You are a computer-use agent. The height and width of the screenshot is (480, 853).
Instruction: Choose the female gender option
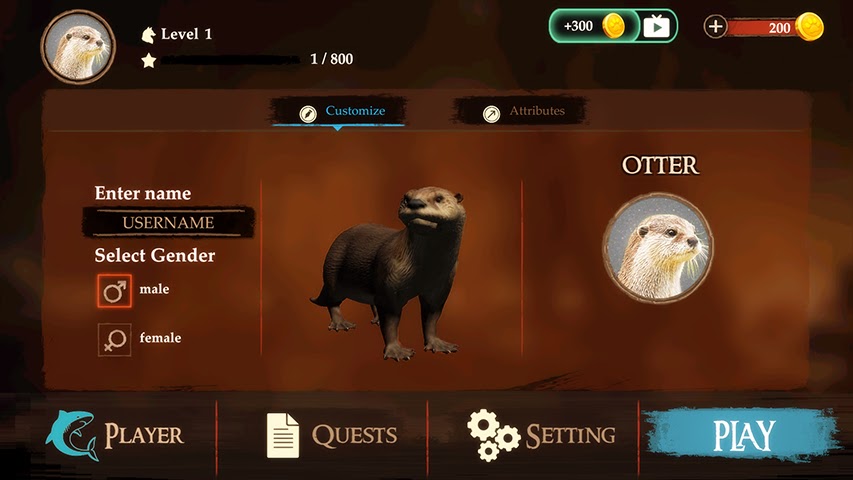(114, 339)
